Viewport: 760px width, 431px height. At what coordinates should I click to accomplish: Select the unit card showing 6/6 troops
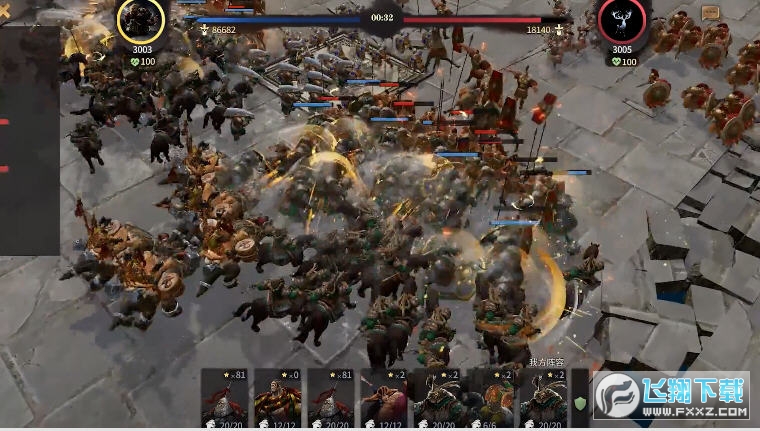(491, 400)
